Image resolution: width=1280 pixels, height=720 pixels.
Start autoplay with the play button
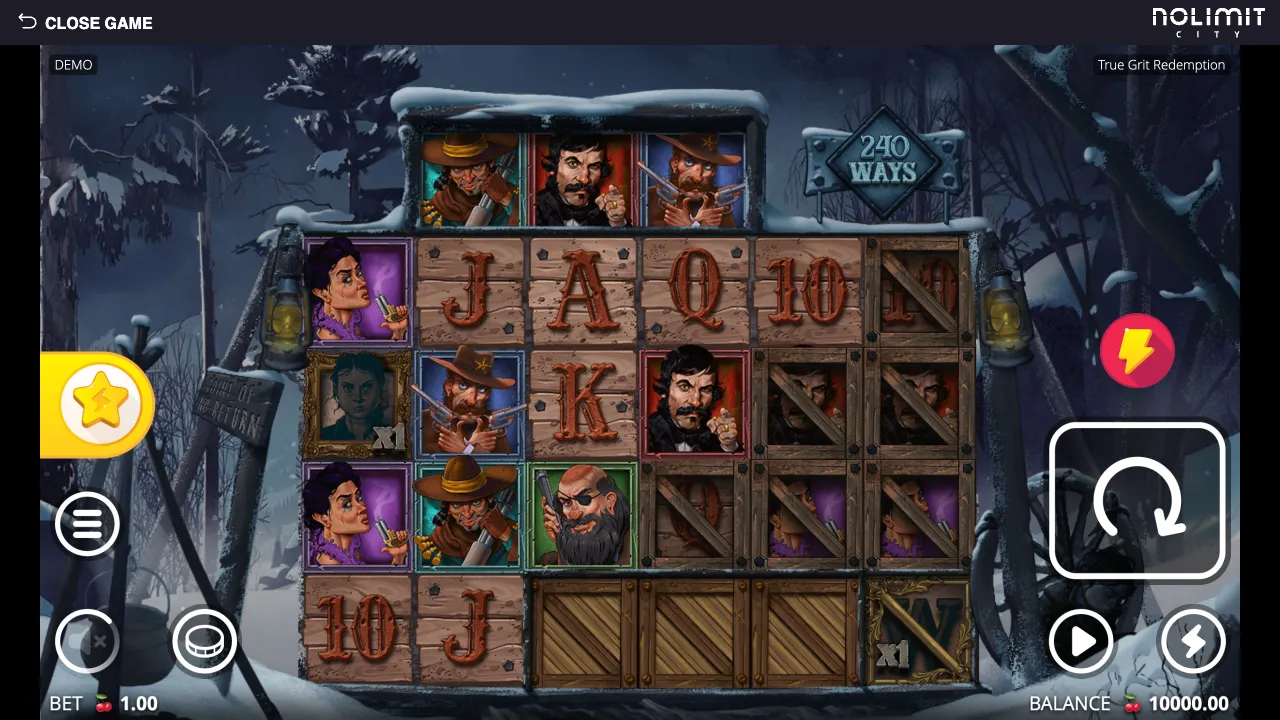pos(1081,641)
